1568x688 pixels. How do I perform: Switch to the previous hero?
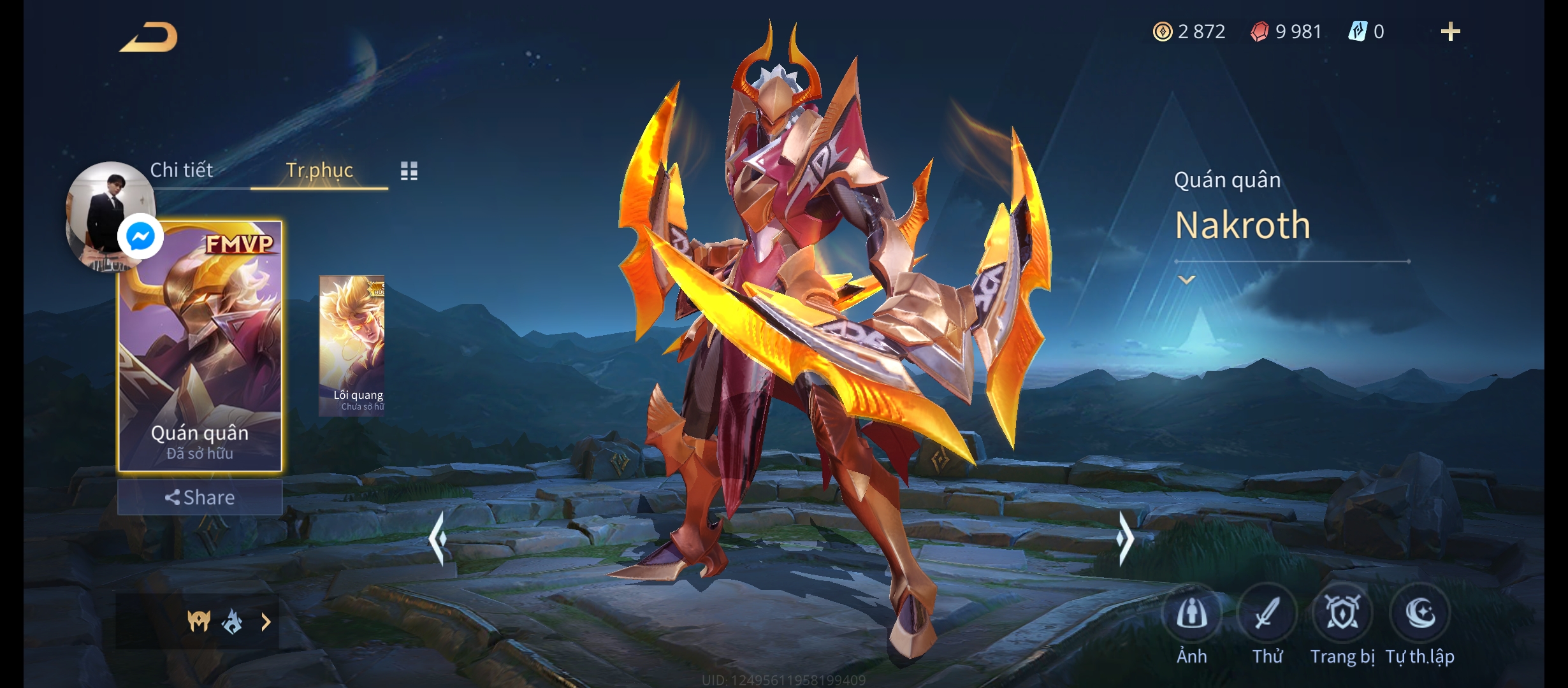[x=438, y=539]
